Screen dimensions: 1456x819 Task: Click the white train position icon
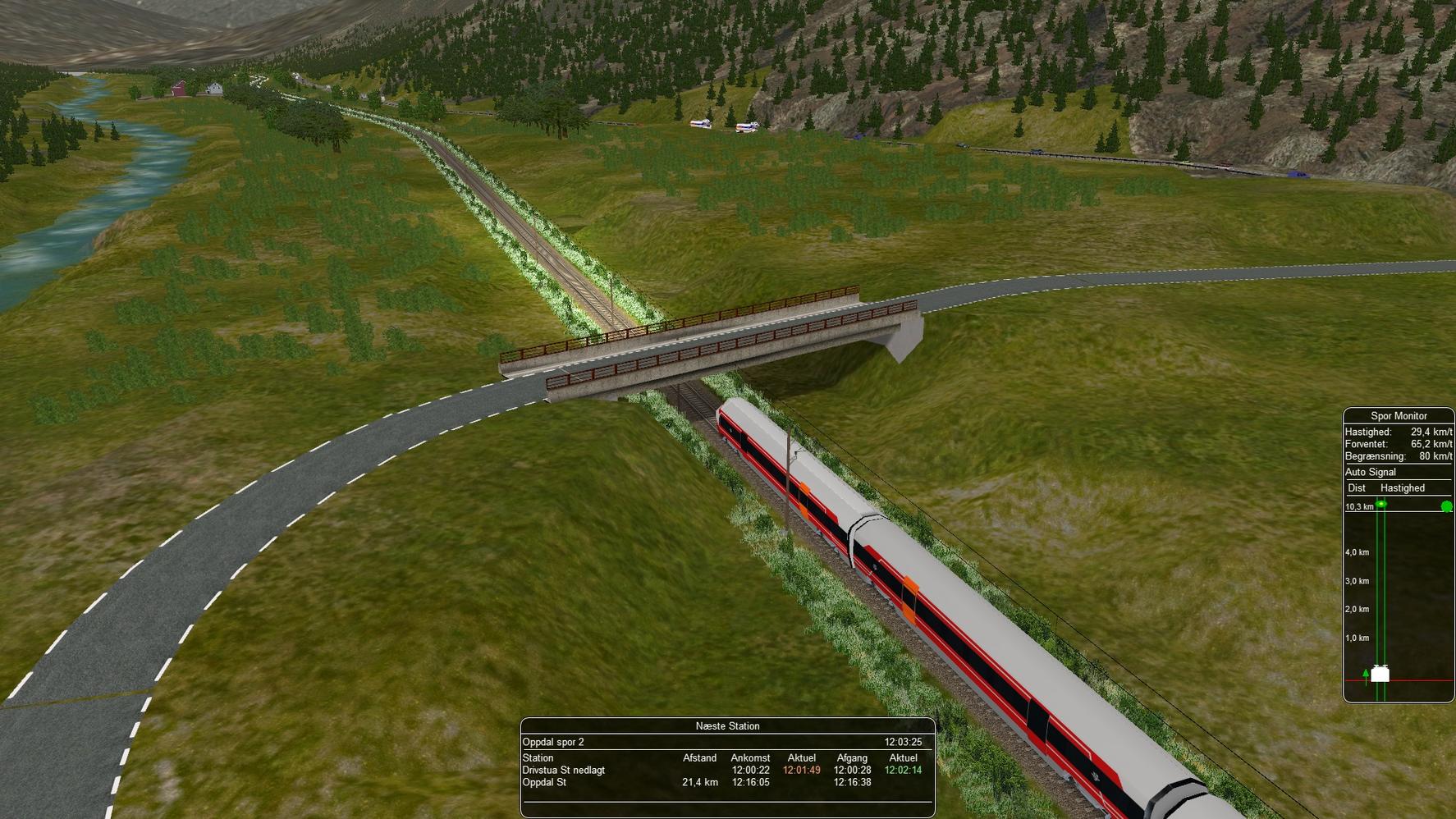point(1380,675)
